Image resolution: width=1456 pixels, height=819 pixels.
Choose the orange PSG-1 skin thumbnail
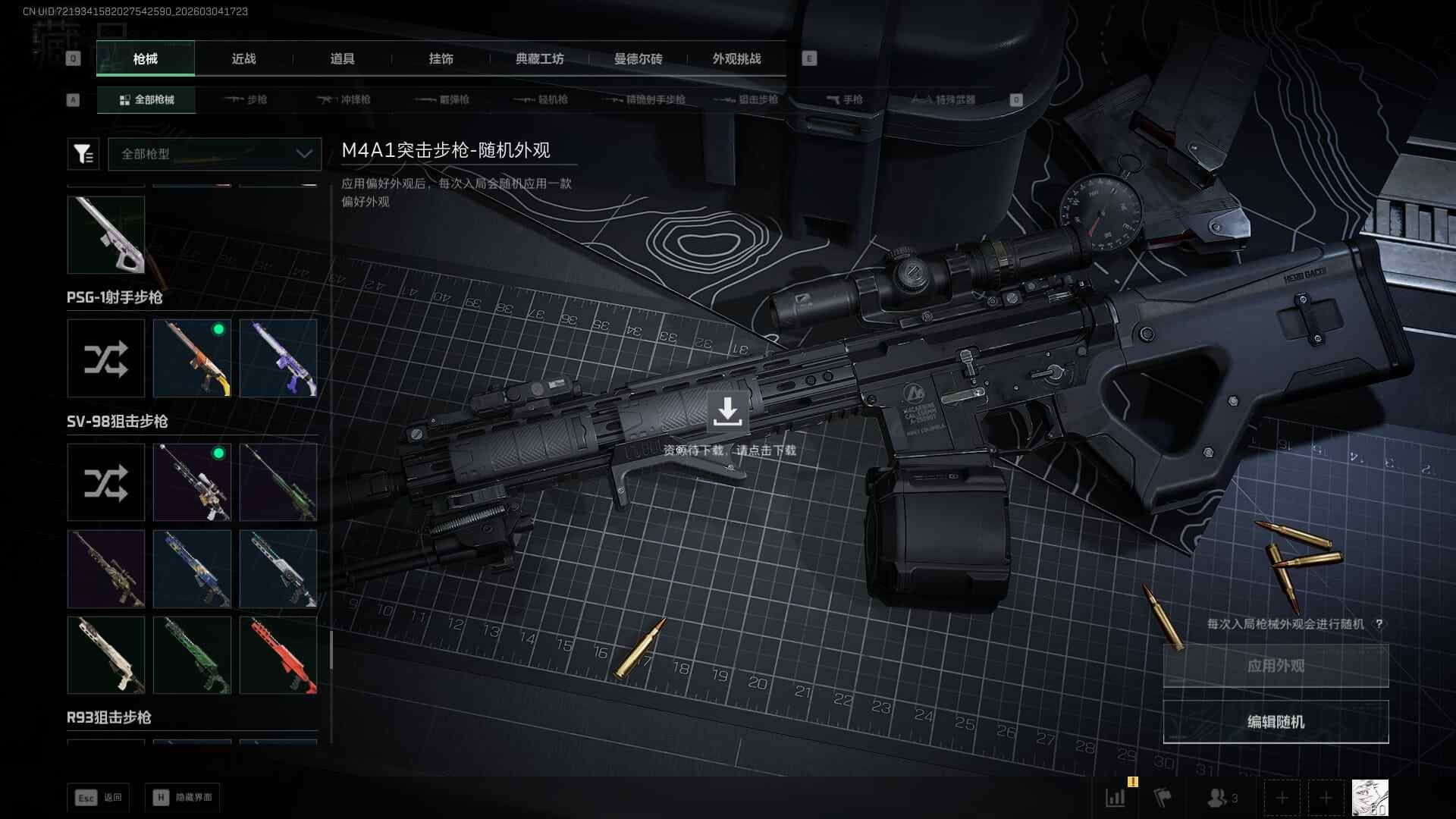pos(192,359)
